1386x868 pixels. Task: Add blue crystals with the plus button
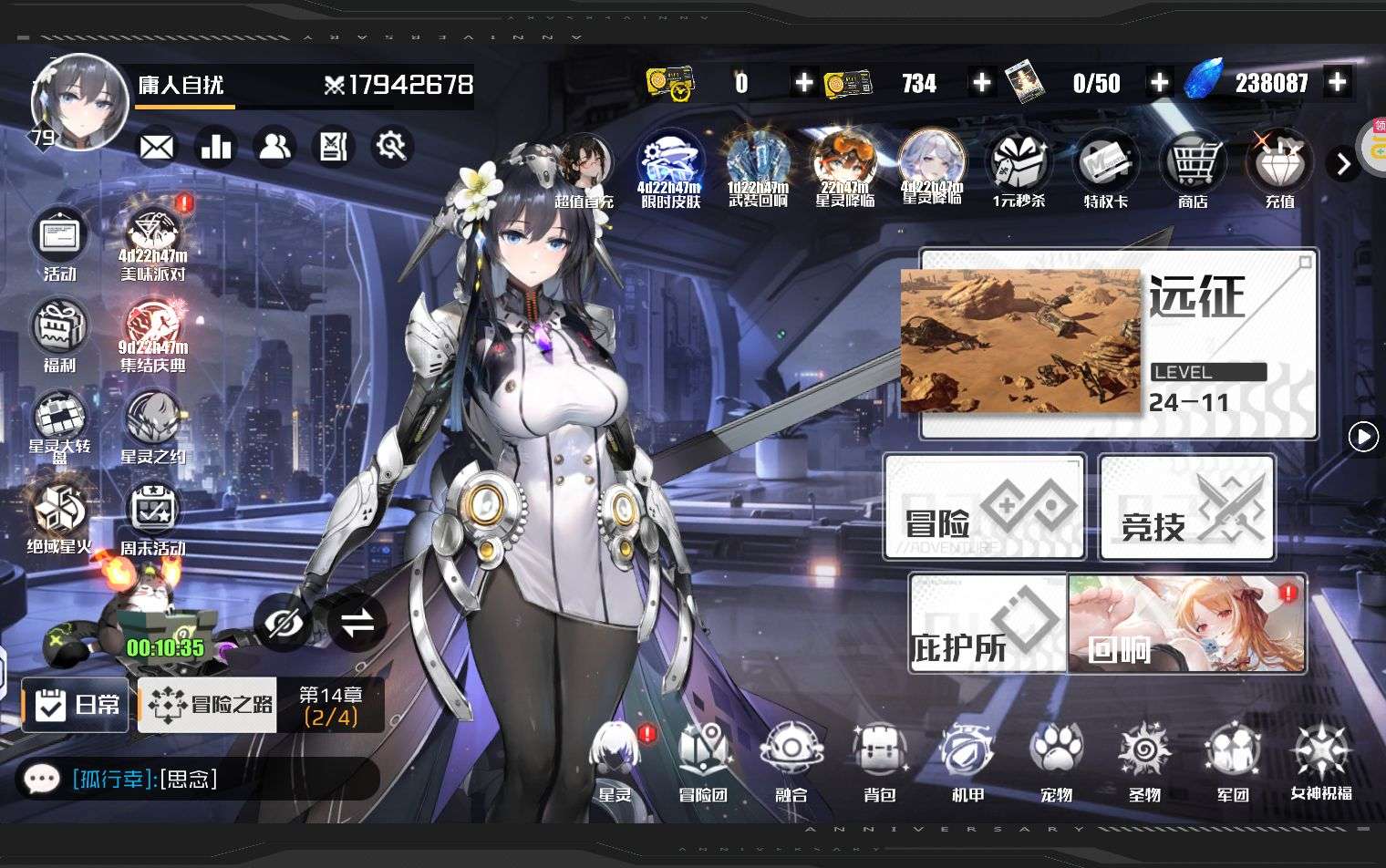tap(1337, 83)
